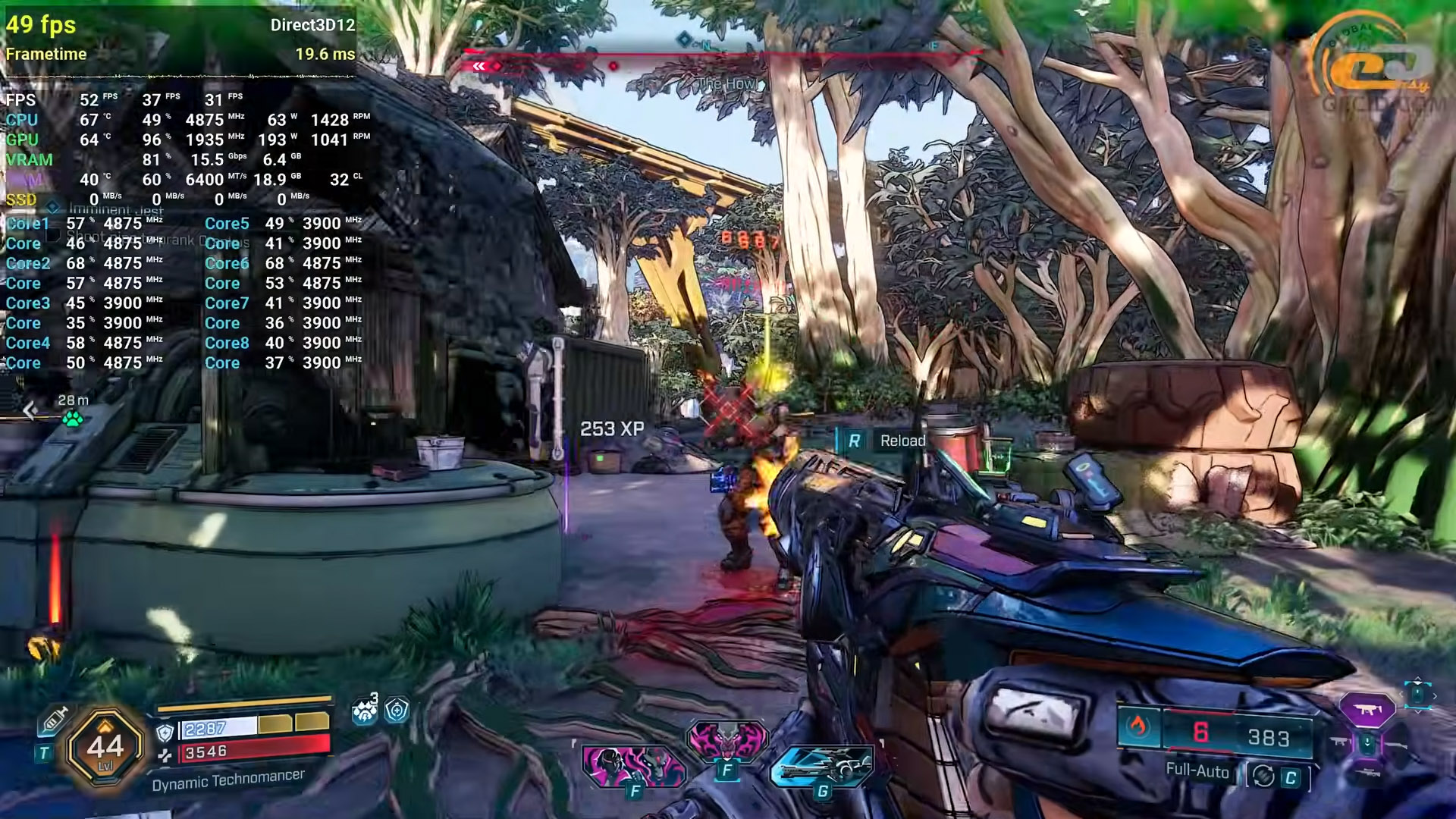Switch firing mode beside Full-Auto label
1456x819 pixels.
(x=1263, y=776)
